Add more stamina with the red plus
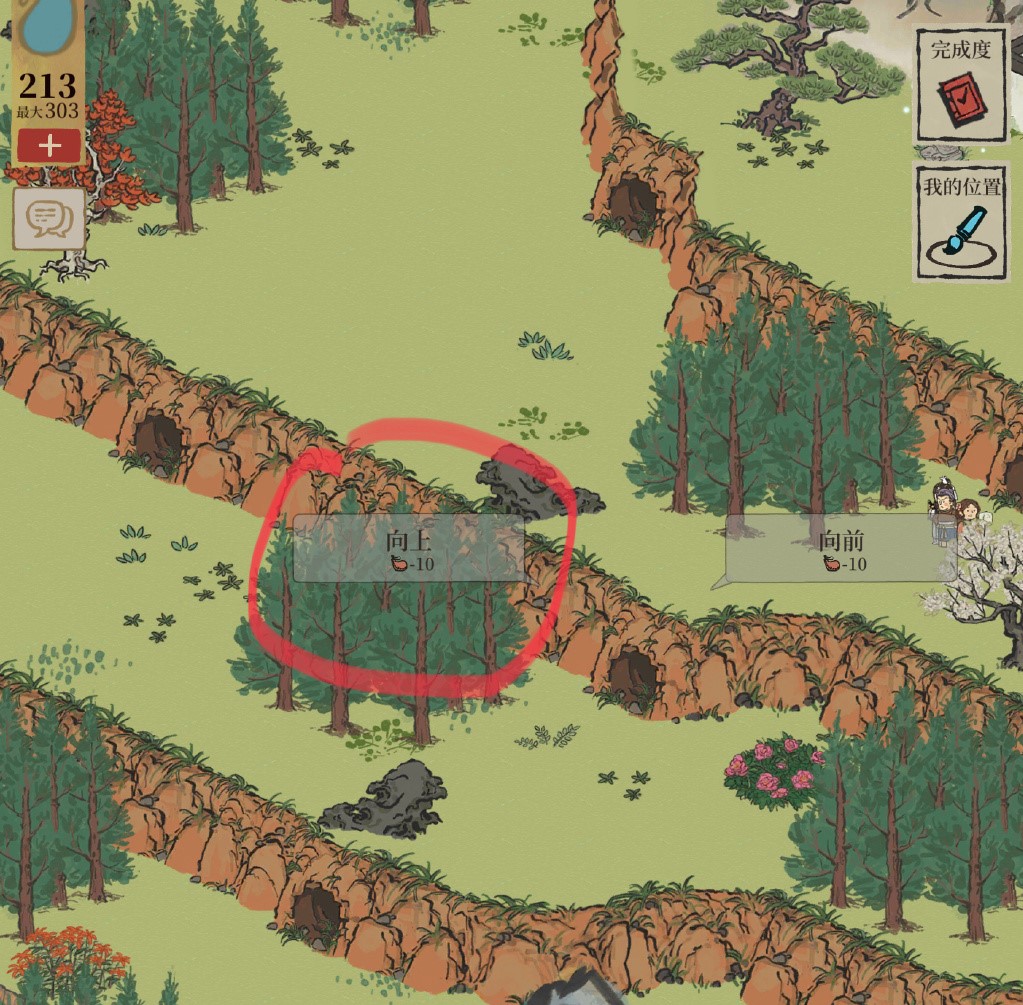The width and height of the screenshot is (1023, 1005). (x=49, y=146)
